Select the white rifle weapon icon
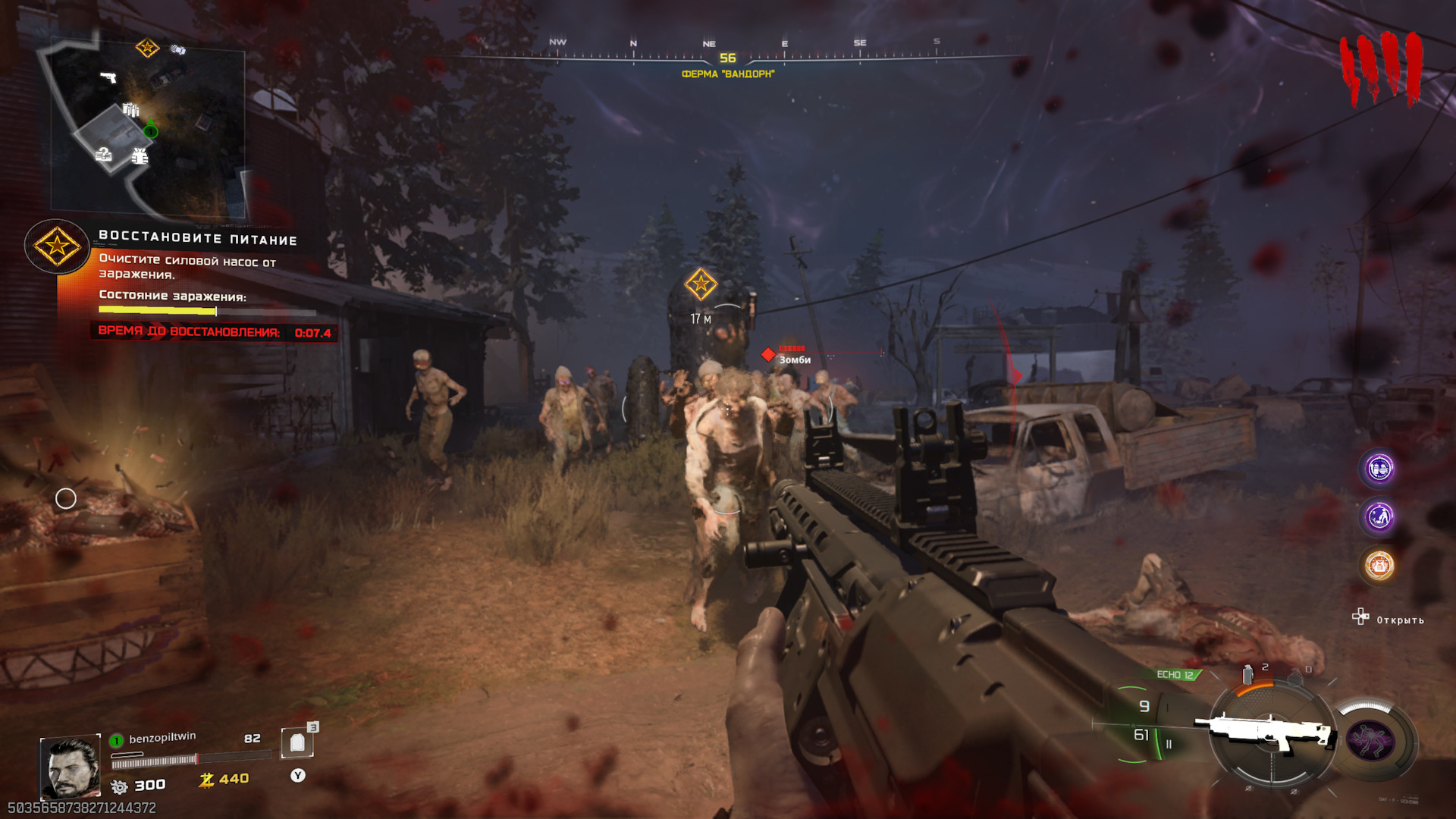The image size is (1456, 819). coord(1264,733)
